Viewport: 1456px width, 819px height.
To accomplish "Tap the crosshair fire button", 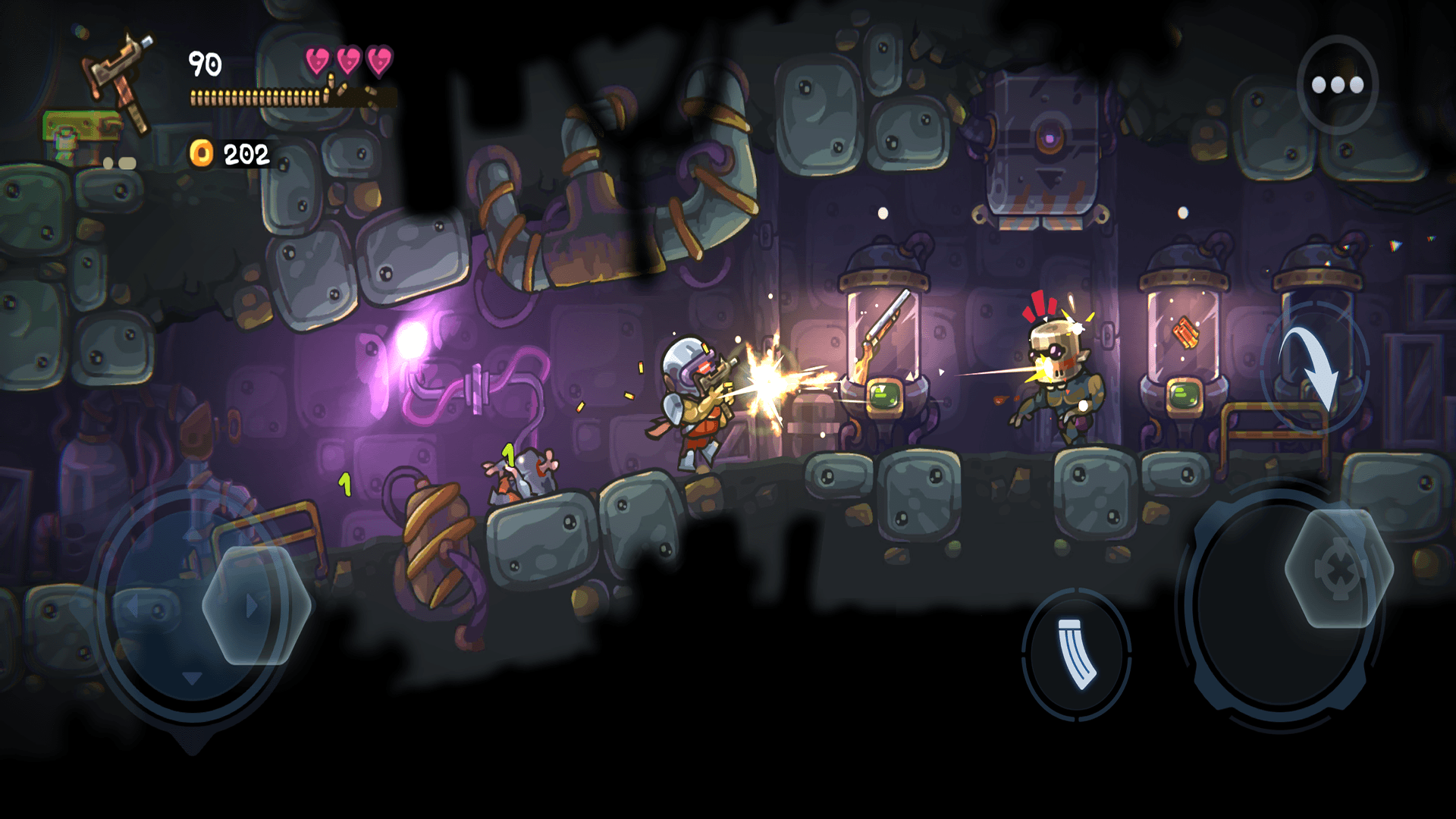I will (x=1338, y=569).
